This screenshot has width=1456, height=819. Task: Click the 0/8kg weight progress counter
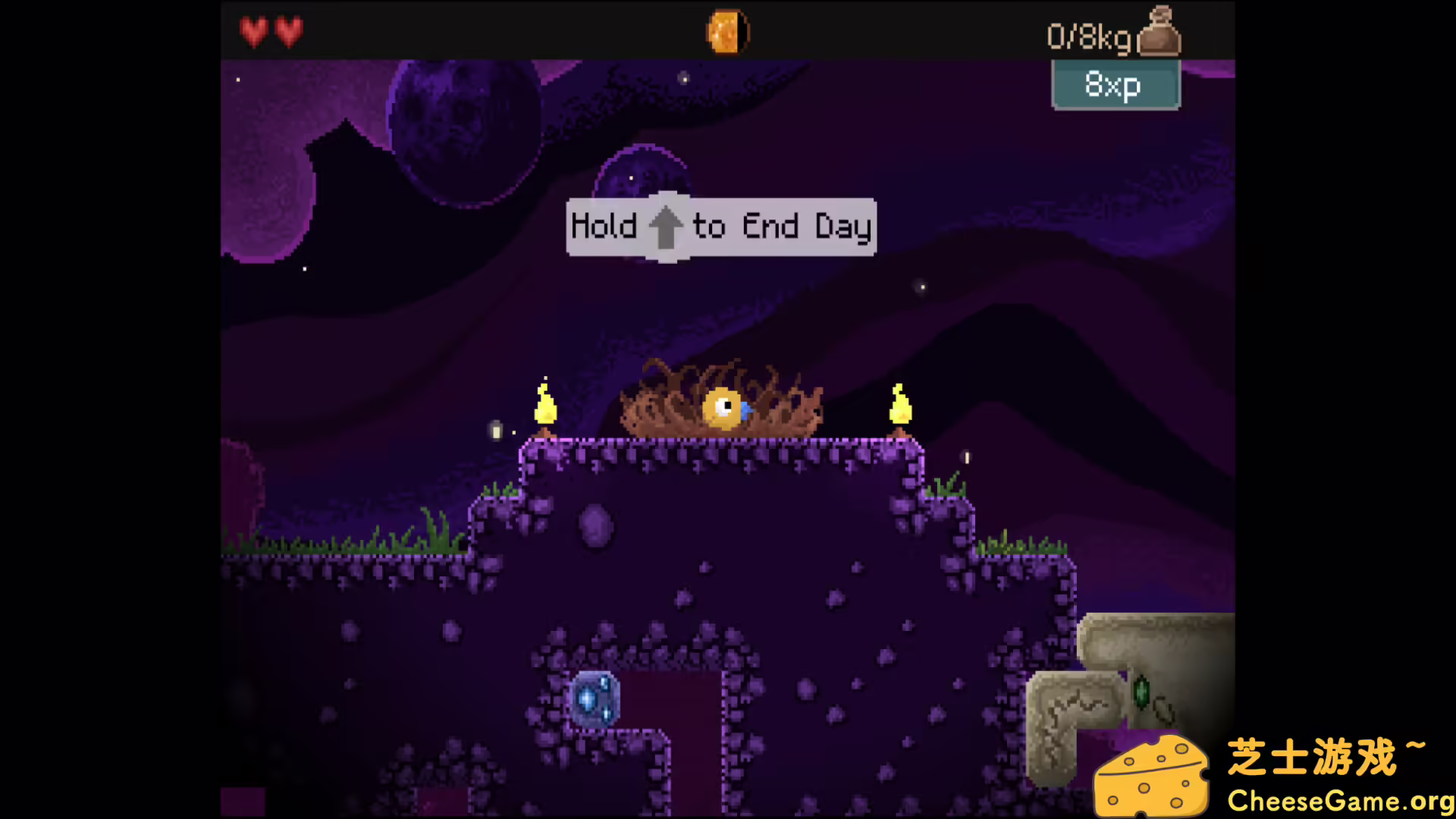pos(1089,34)
